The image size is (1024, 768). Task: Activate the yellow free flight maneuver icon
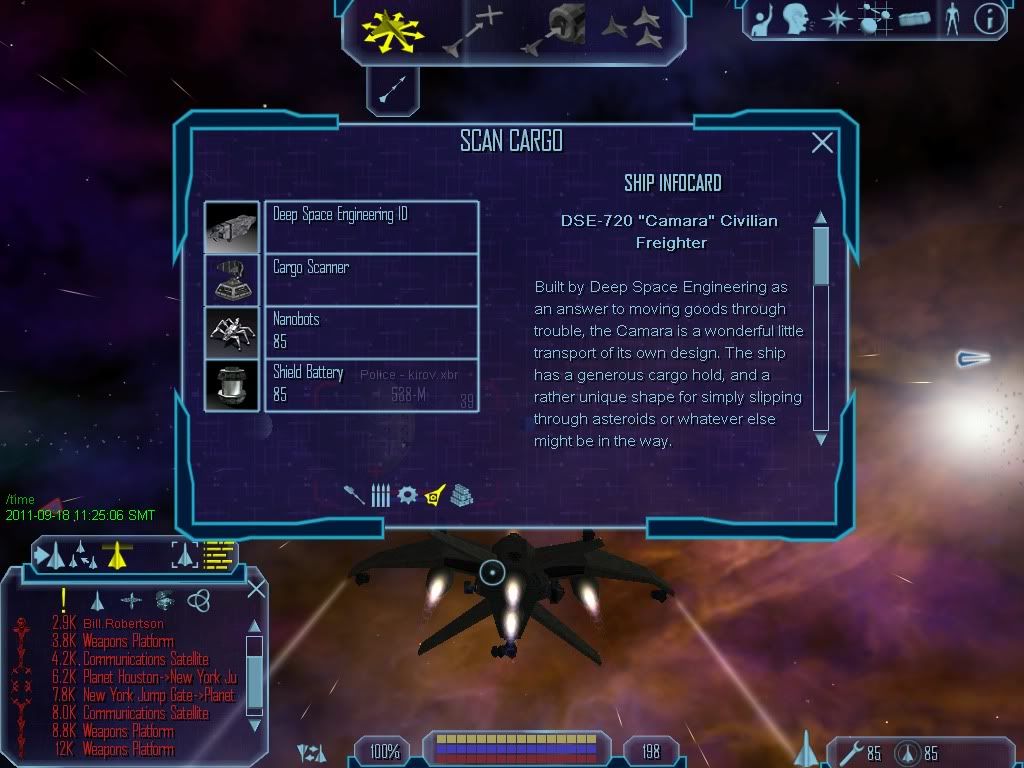click(395, 31)
